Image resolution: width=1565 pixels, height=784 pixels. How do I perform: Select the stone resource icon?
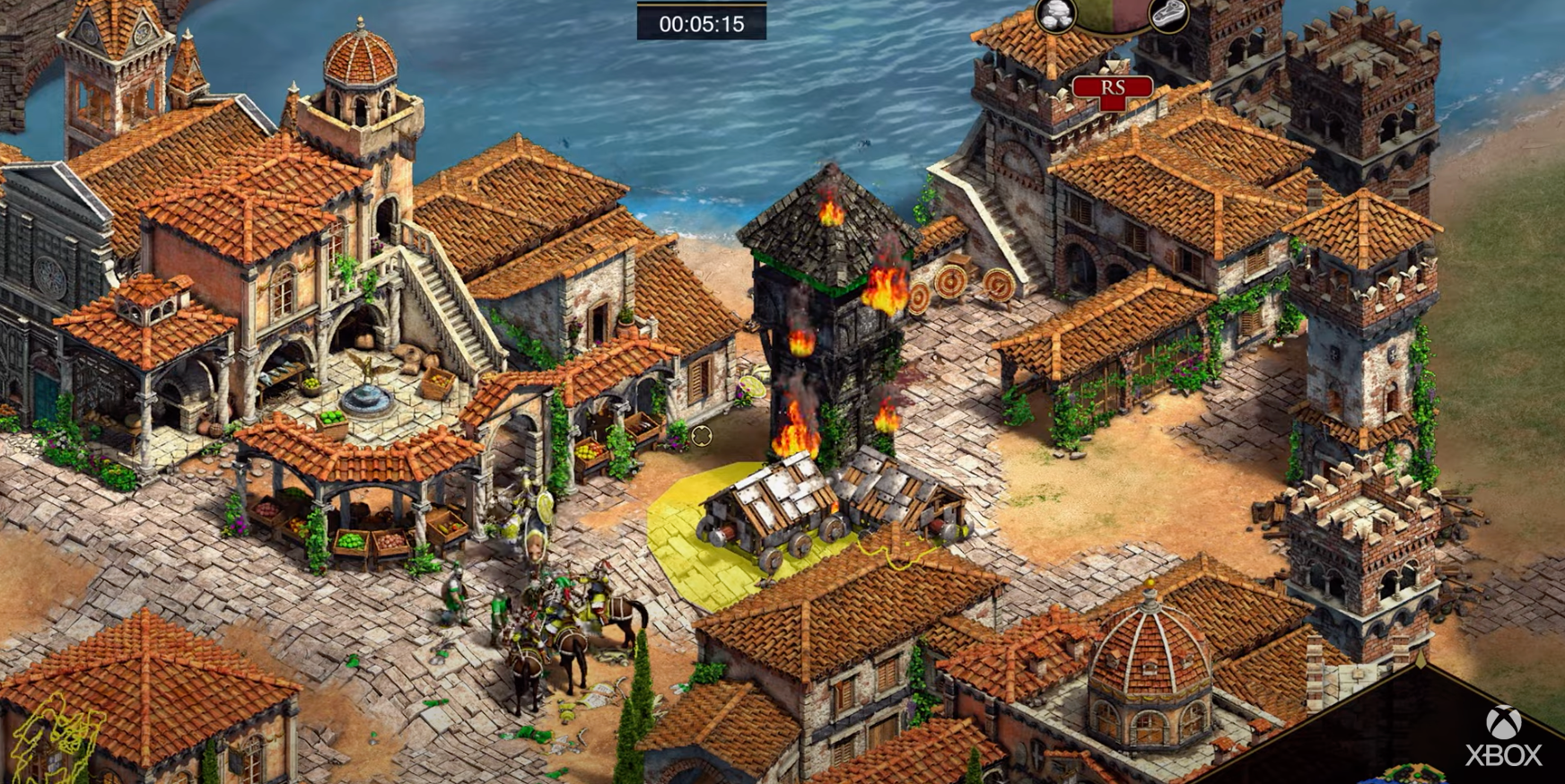1055,14
